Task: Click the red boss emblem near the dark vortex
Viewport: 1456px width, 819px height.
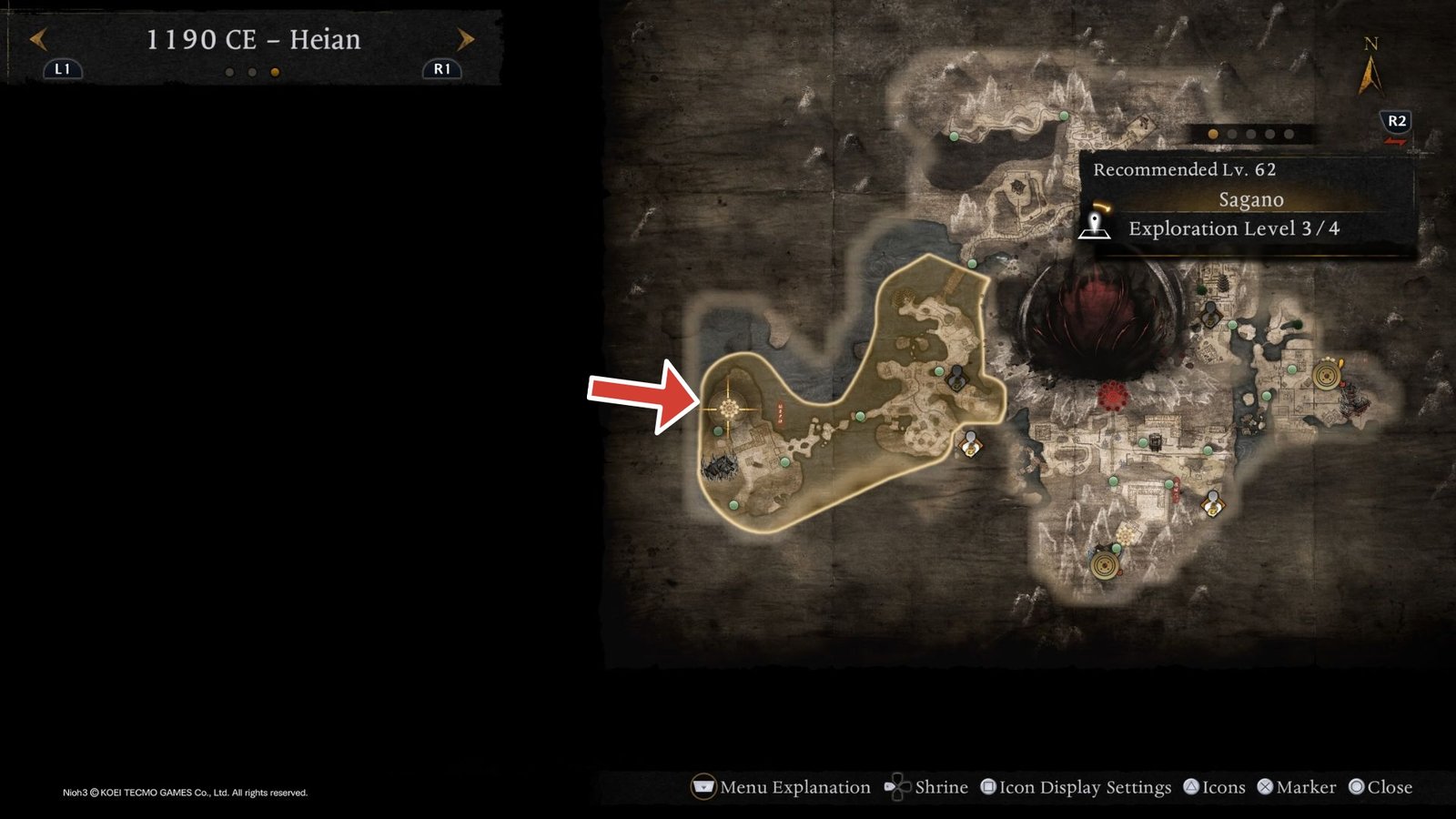Action: click(1112, 395)
